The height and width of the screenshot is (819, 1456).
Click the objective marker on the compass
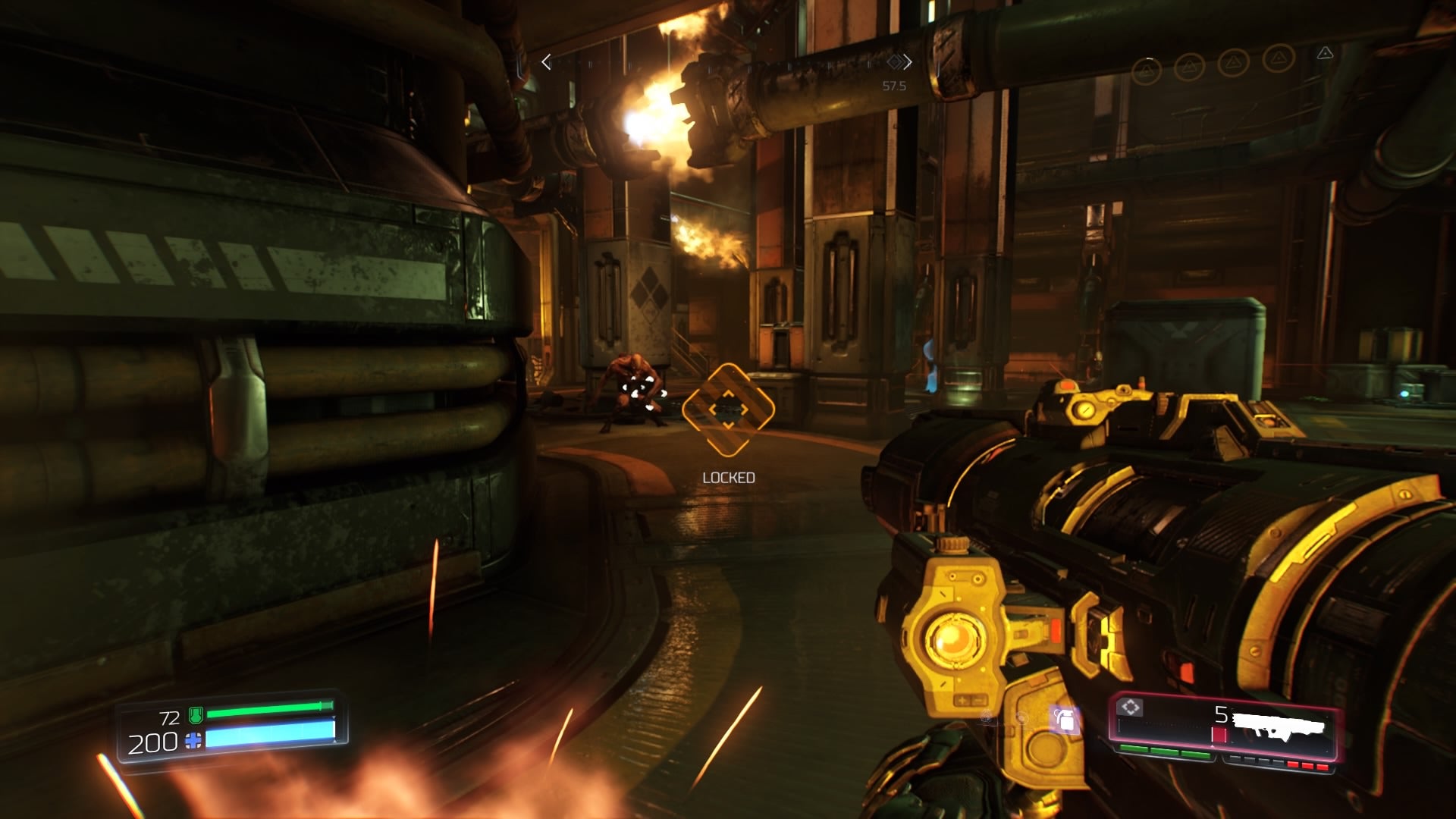pos(895,61)
